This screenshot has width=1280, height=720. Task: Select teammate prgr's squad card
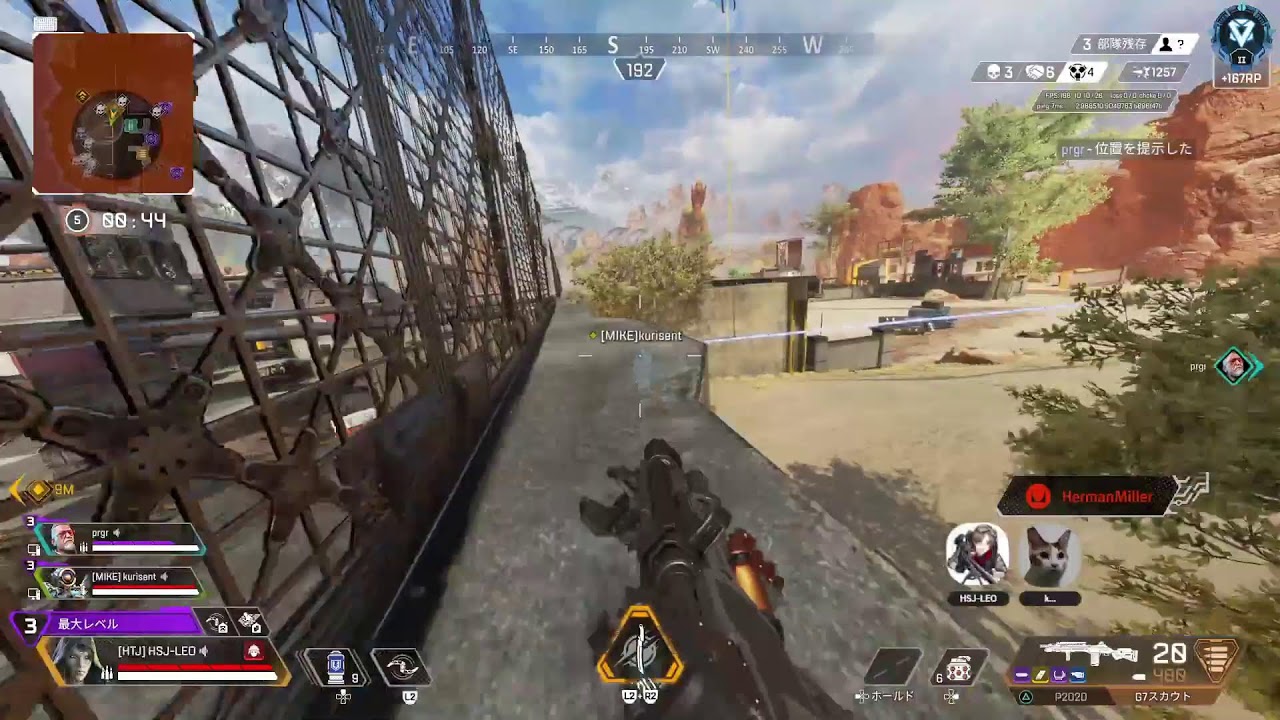120,539
